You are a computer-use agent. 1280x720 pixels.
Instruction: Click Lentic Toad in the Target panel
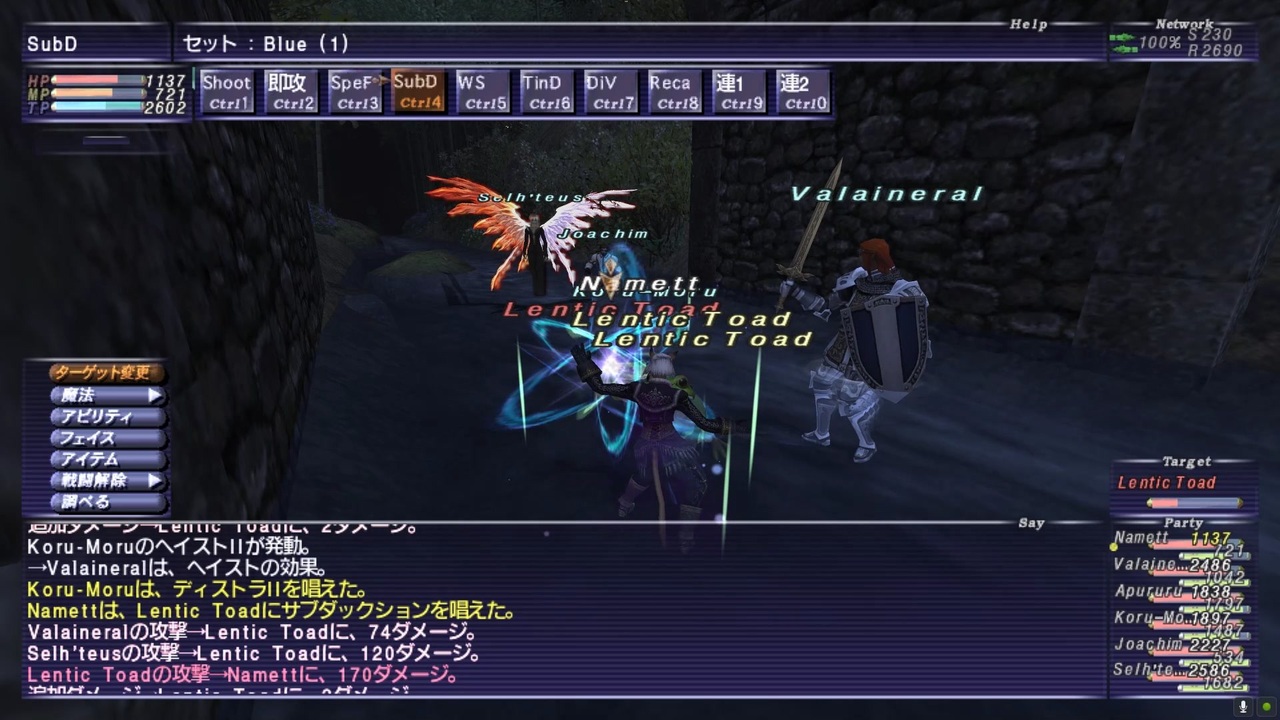(x=1167, y=482)
